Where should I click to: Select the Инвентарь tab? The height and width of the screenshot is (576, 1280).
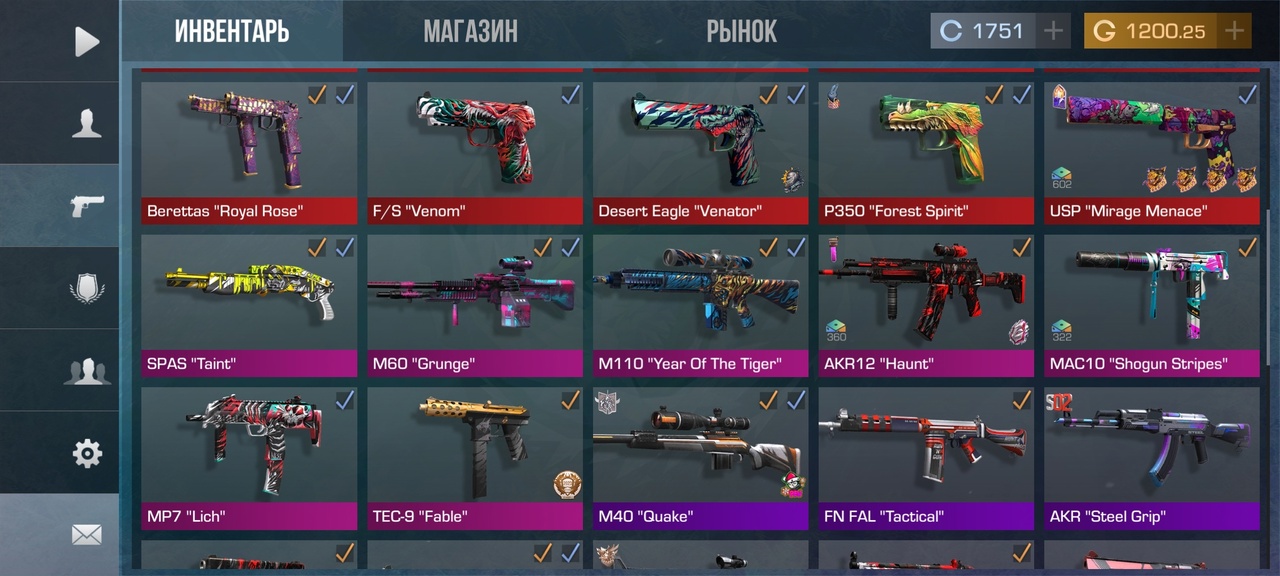coord(232,31)
